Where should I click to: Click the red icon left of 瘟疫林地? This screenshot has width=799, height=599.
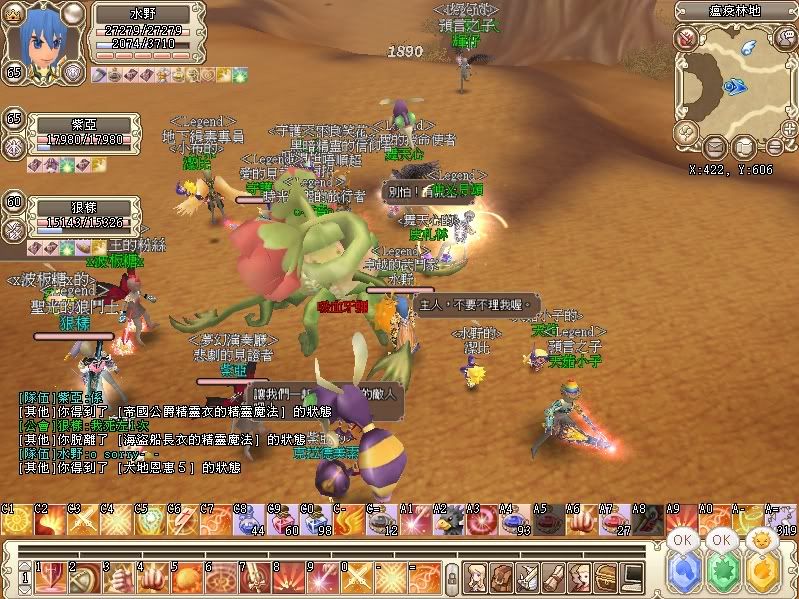coord(686,38)
